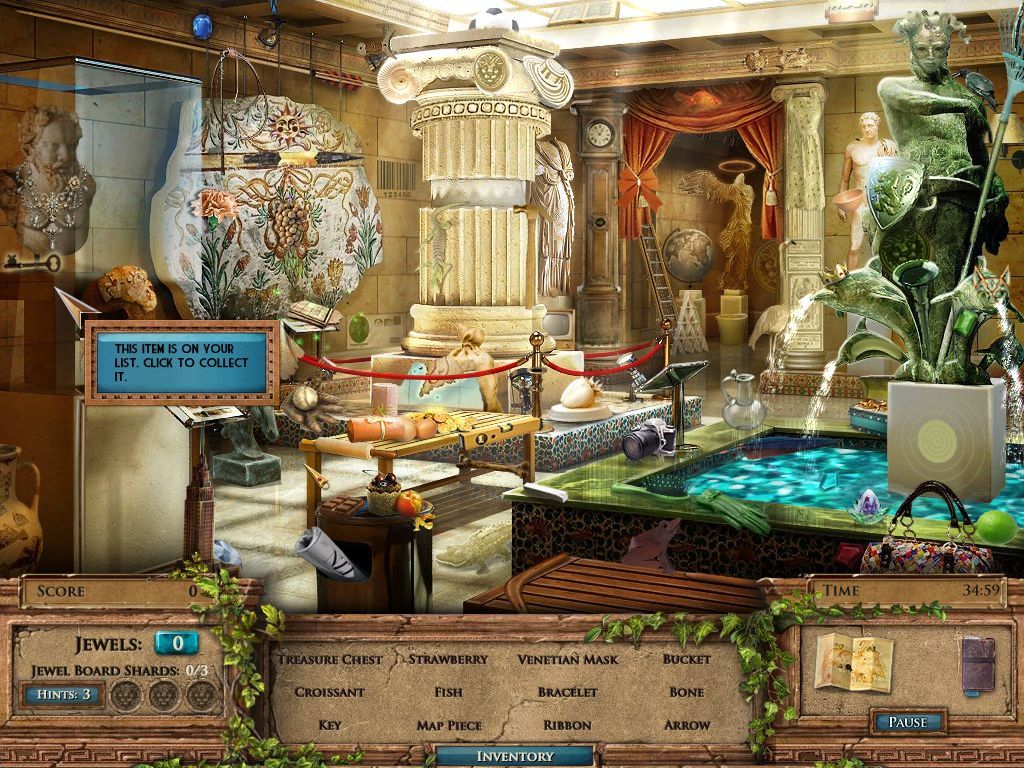
Task: Use a hint with the Hints button
Action: pyautogui.click(x=62, y=693)
